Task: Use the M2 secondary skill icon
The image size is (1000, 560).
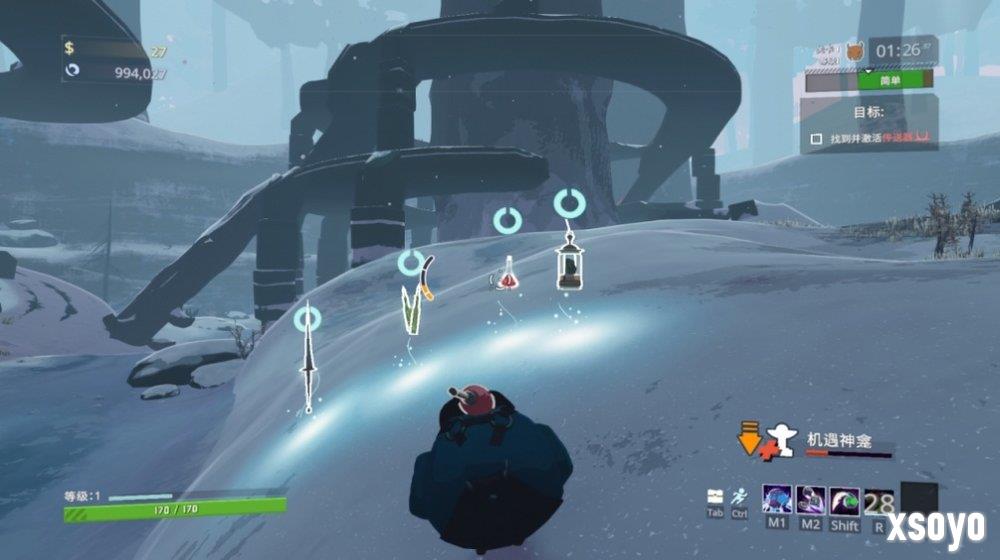Action: (x=811, y=500)
